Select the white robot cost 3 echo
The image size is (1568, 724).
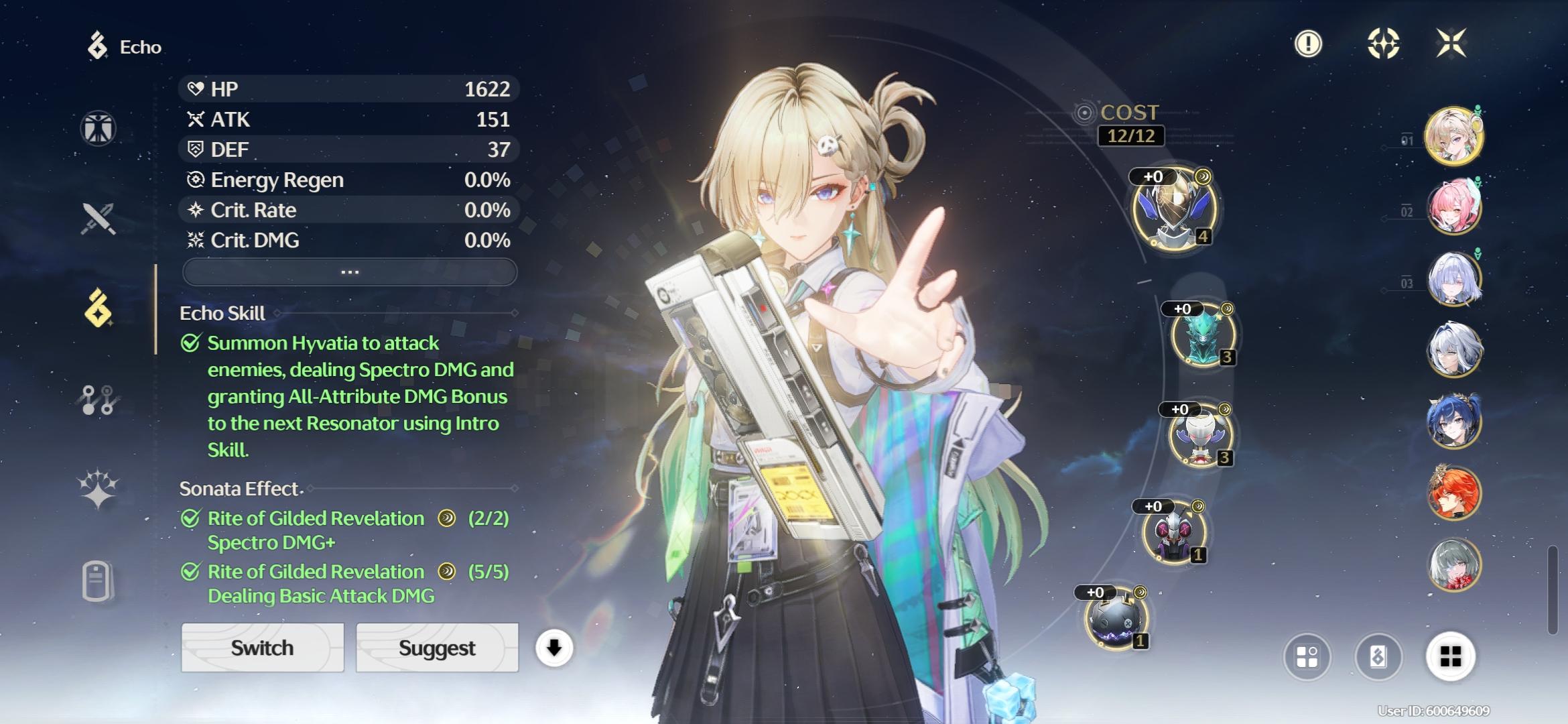pos(1200,436)
